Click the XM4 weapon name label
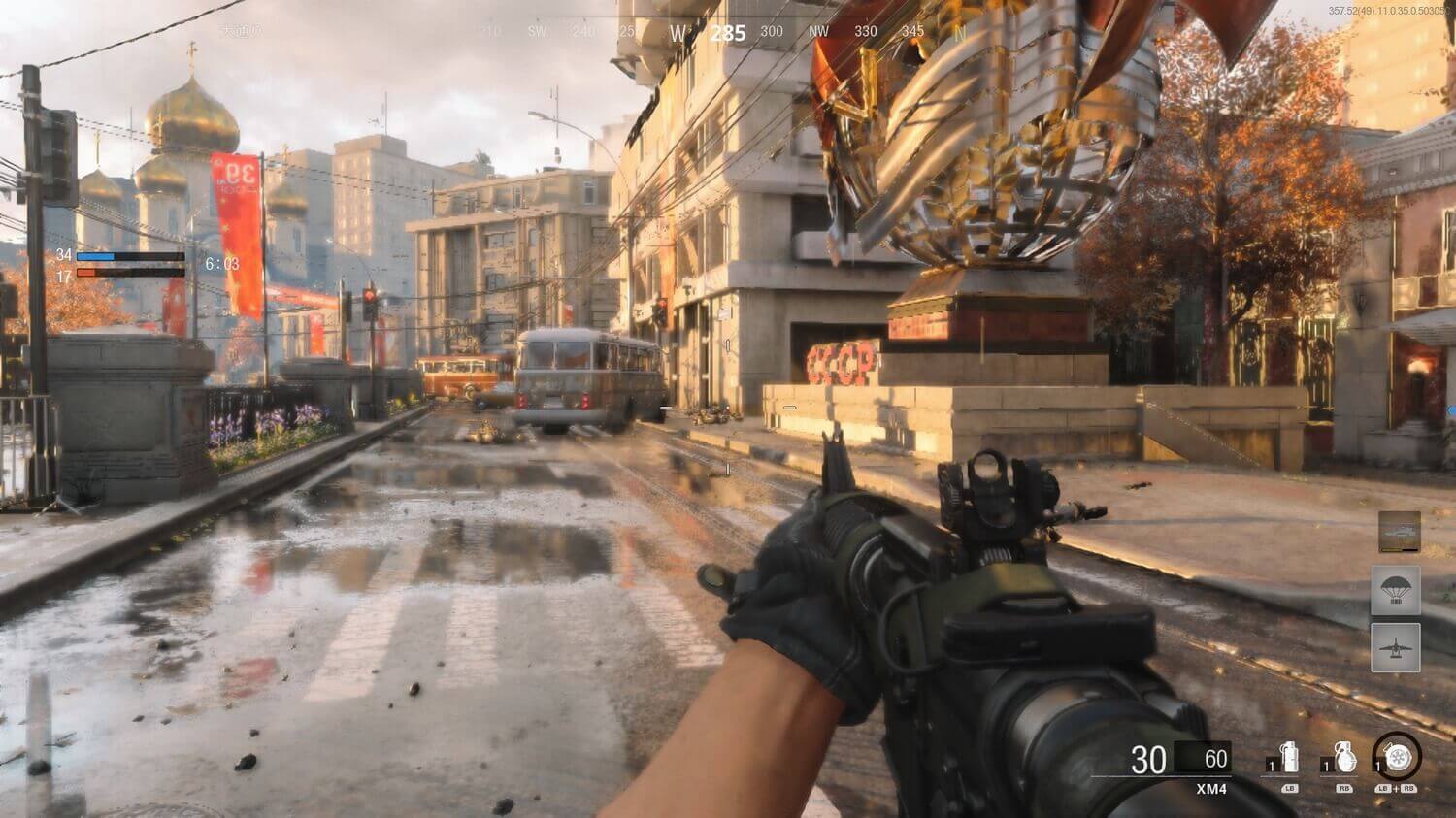 click(1211, 789)
